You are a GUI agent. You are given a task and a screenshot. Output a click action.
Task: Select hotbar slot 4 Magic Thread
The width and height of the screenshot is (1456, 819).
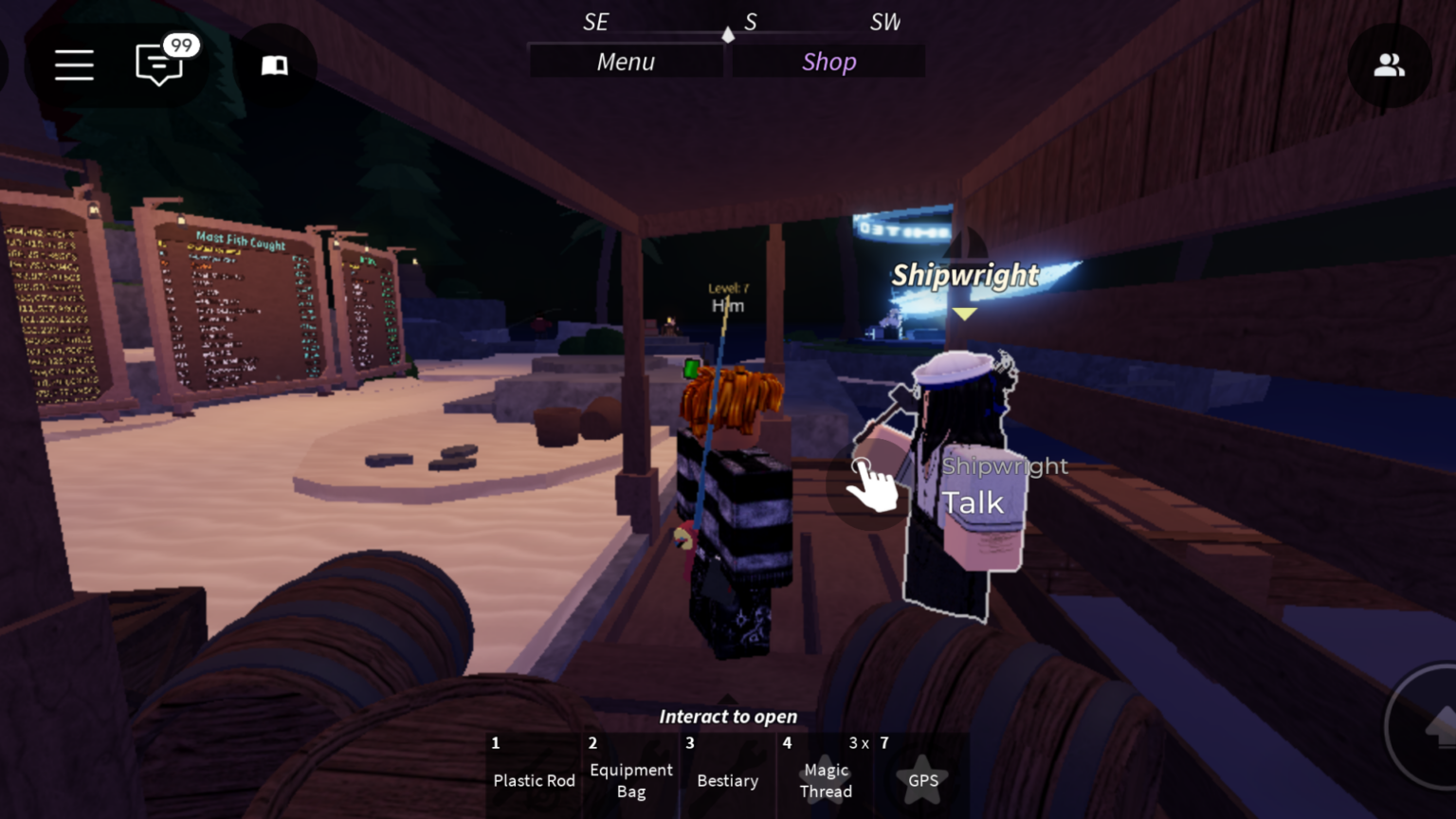pos(826,777)
